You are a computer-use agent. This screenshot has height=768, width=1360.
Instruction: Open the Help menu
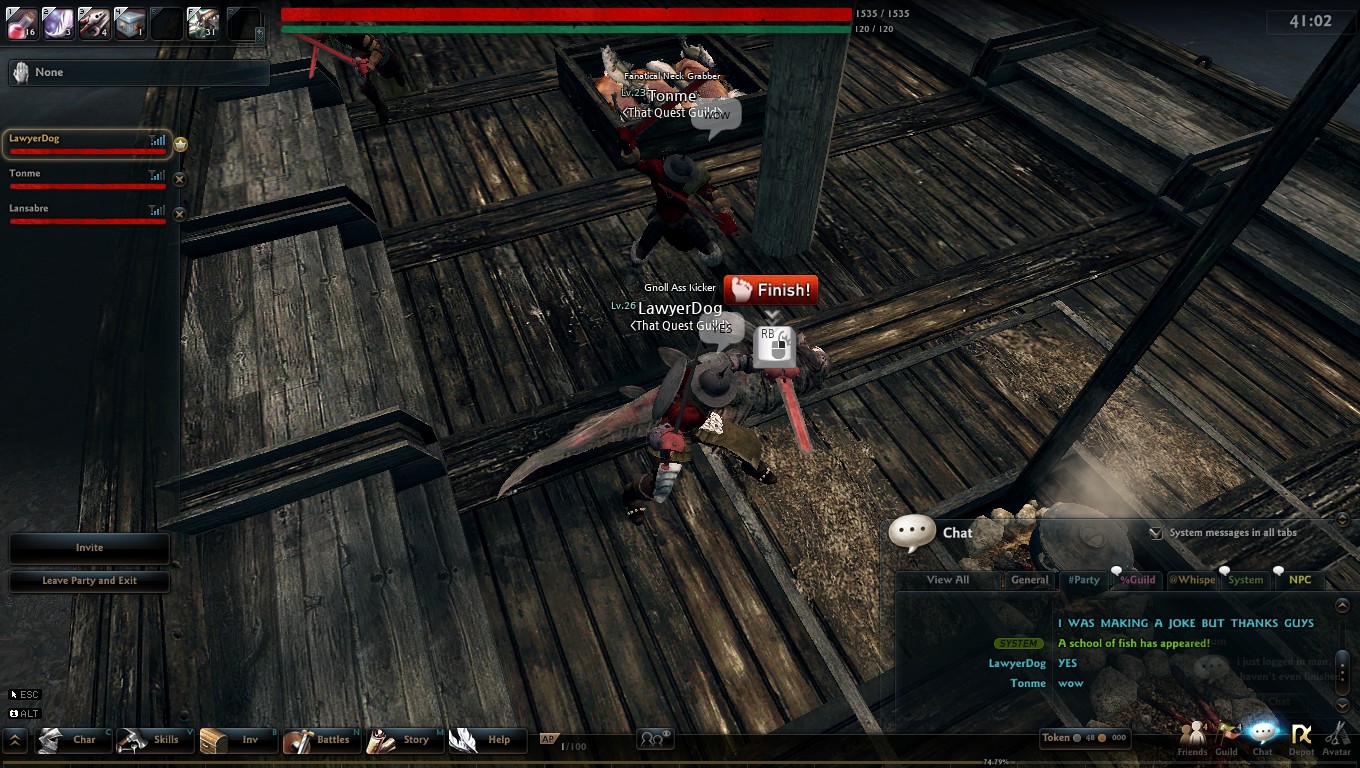point(487,740)
